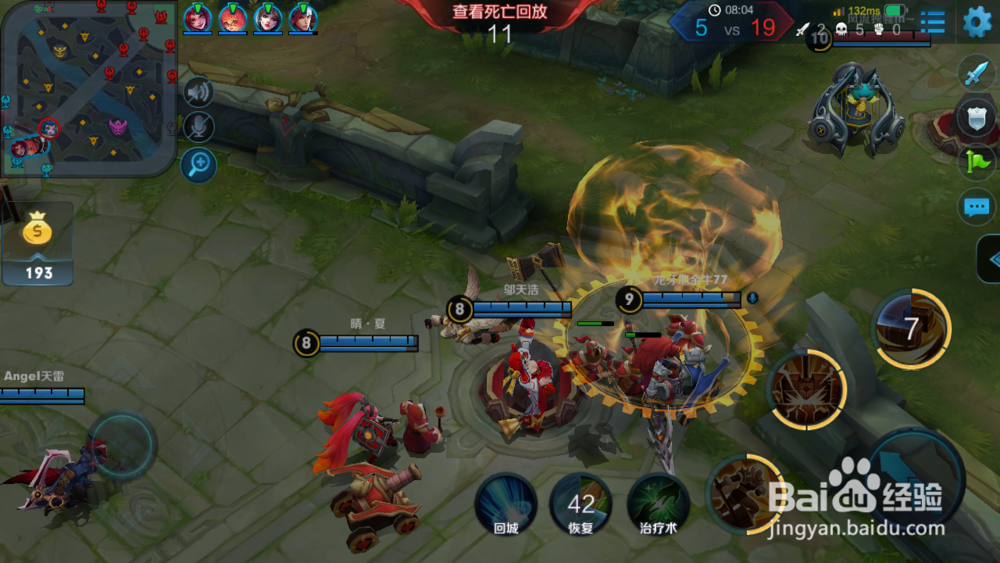
Task: Open the minimap in the corner
Action: coord(89,88)
